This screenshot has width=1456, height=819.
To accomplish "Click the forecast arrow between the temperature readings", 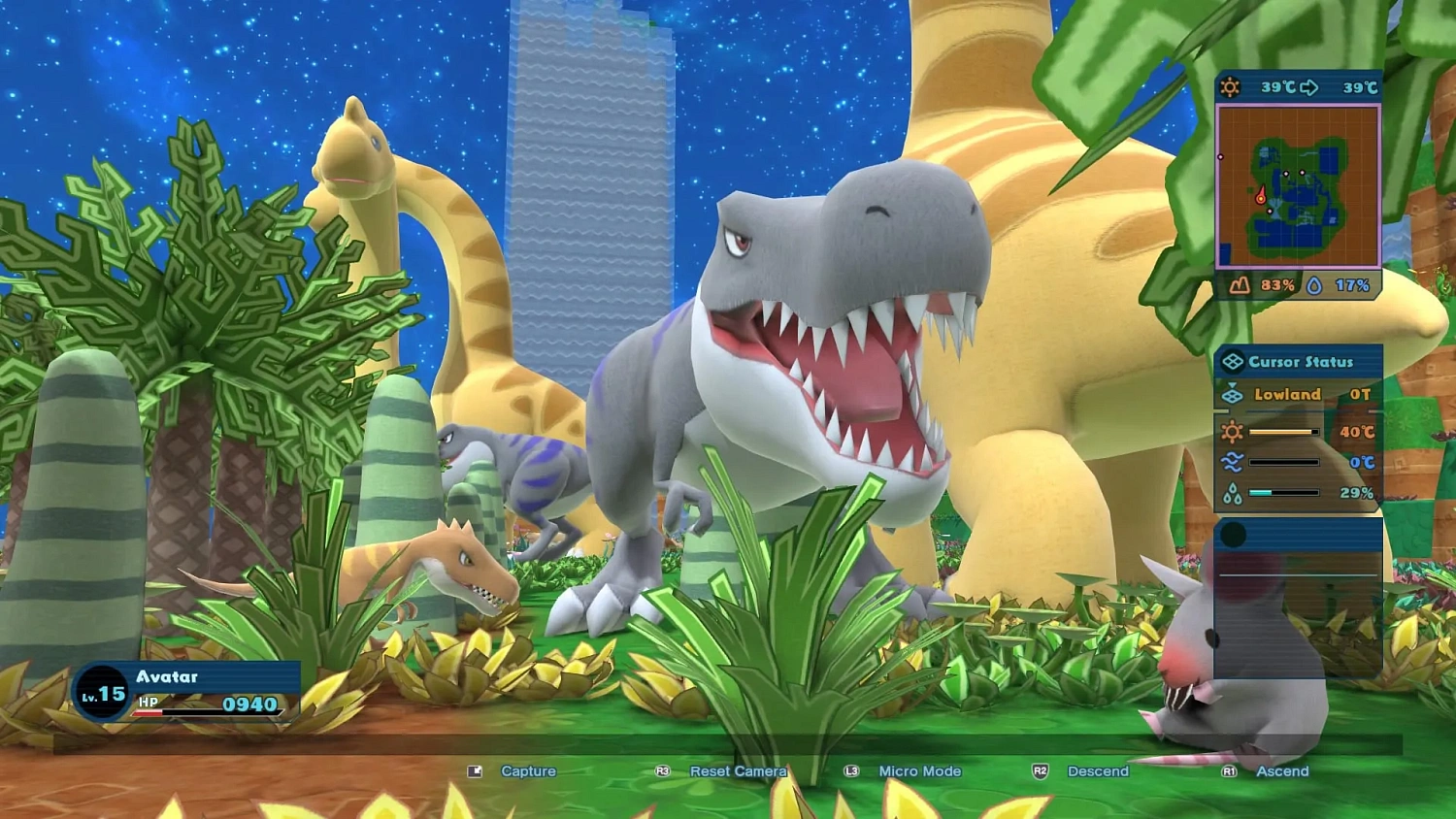I will pyautogui.click(x=1310, y=85).
